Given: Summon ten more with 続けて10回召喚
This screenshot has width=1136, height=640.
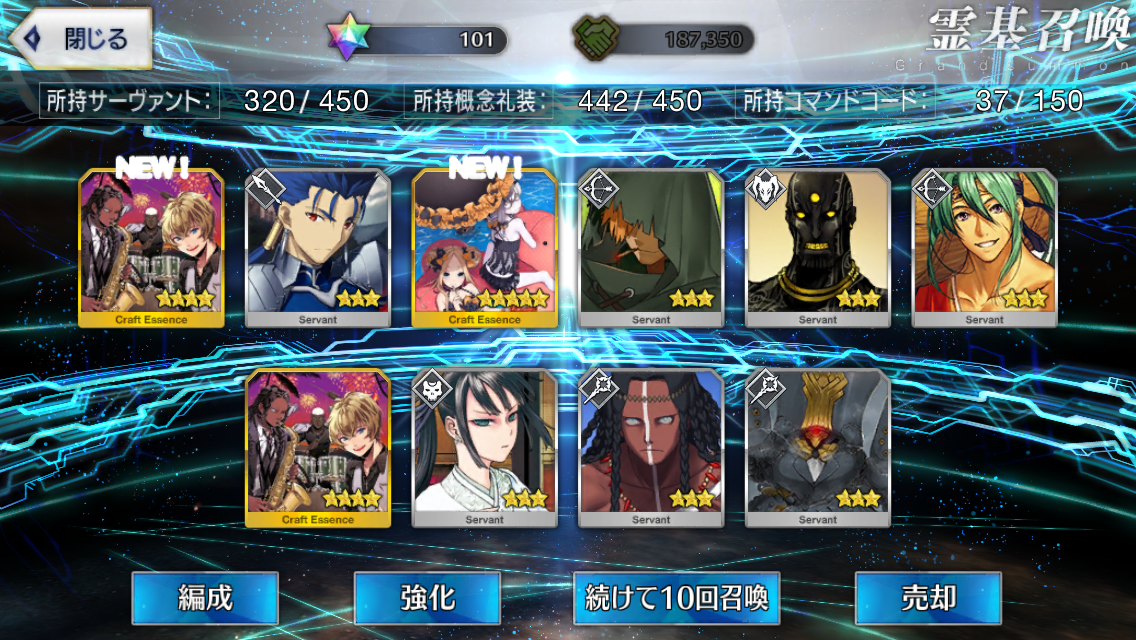Looking at the screenshot, I should (x=676, y=598).
